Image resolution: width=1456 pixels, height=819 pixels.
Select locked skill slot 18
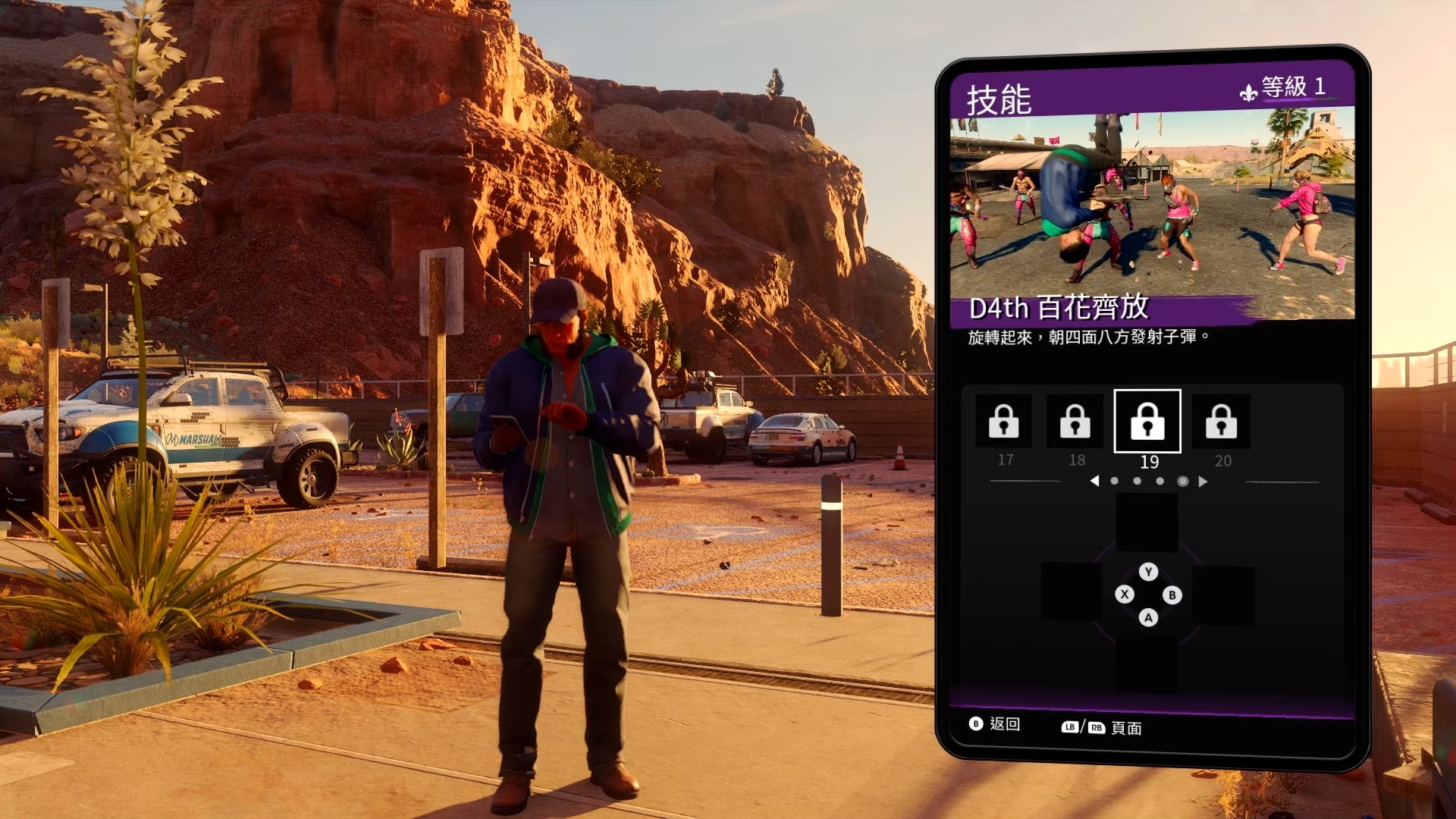click(1075, 422)
